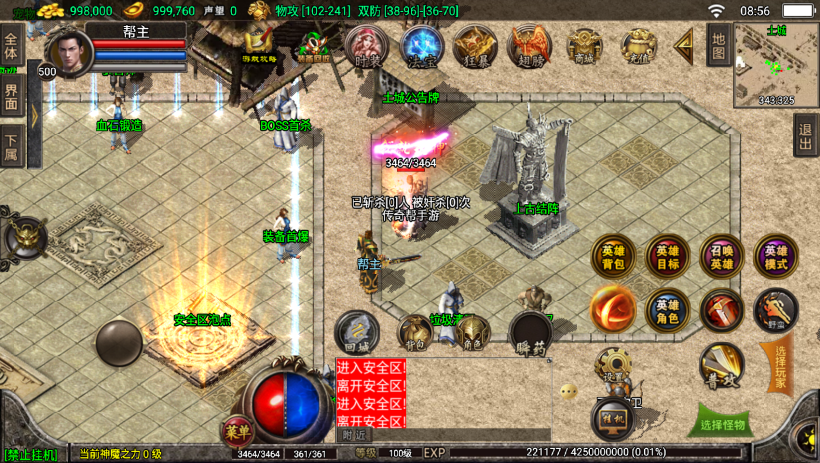The width and height of the screenshot is (820, 463).
Task: Open the 时装 fashion menu
Action: point(367,46)
